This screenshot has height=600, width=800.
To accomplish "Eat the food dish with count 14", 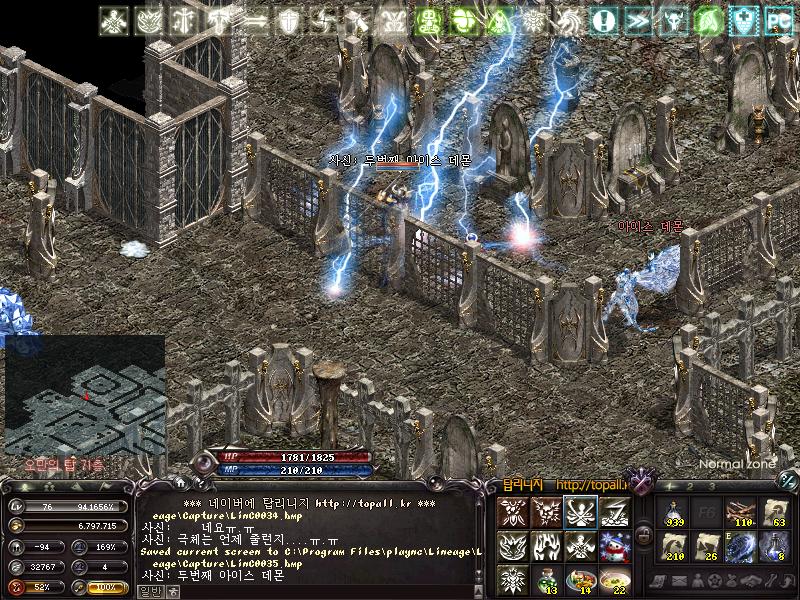I will click(x=579, y=579).
